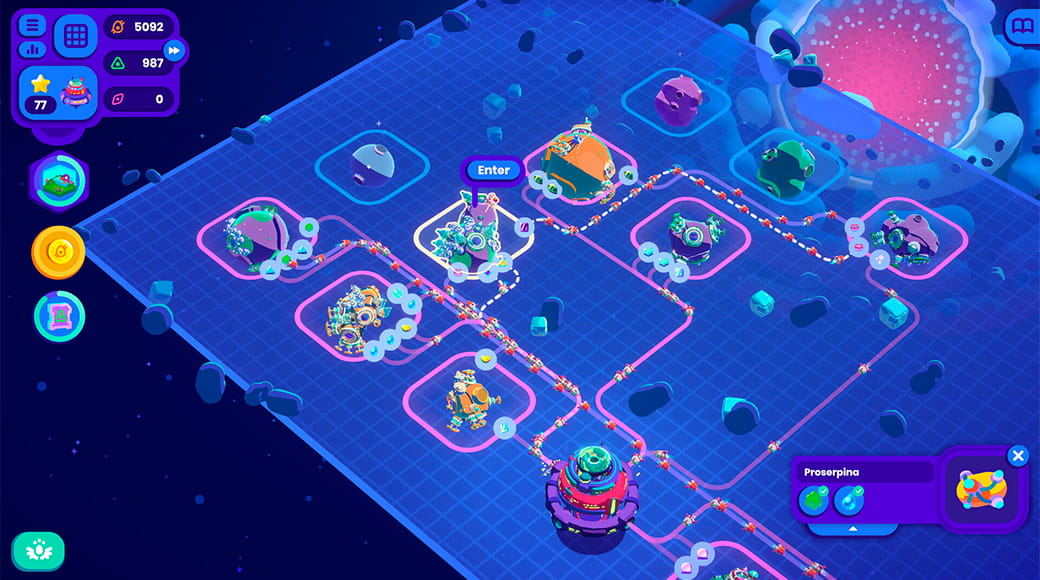
Task: Enter the selected planet
Action: click(493, 170)
